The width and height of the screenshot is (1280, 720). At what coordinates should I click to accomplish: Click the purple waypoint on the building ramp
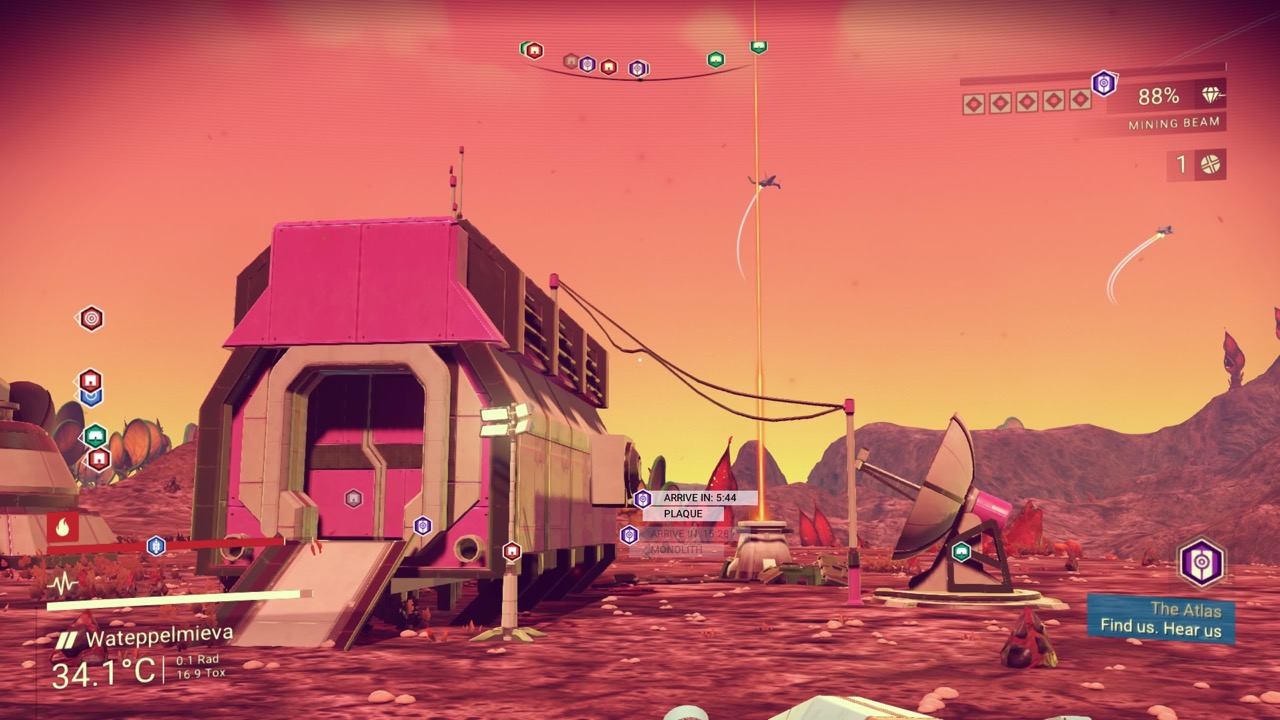click(x=422, y=525)
